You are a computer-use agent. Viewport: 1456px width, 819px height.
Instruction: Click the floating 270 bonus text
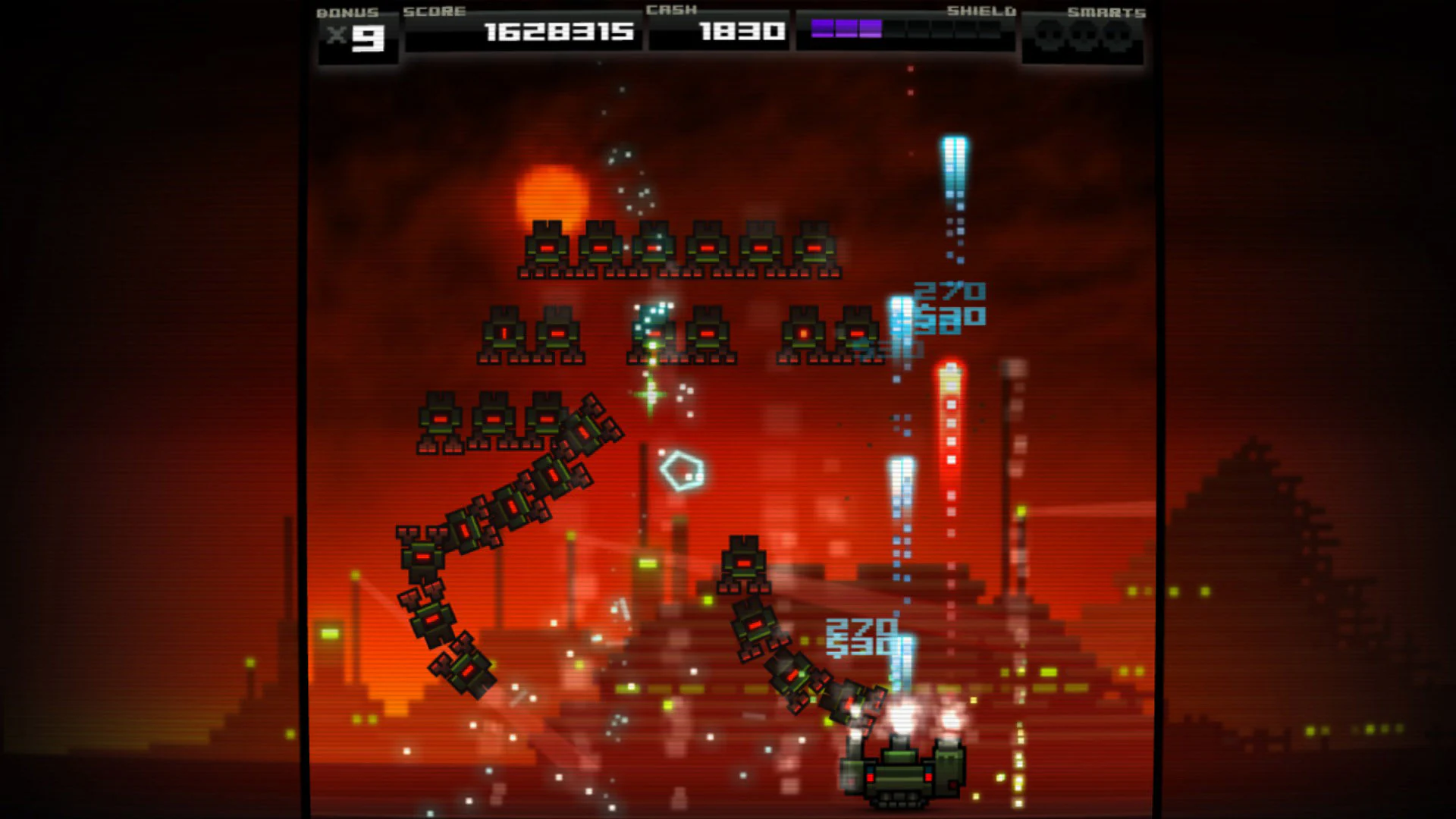[949, 290]
